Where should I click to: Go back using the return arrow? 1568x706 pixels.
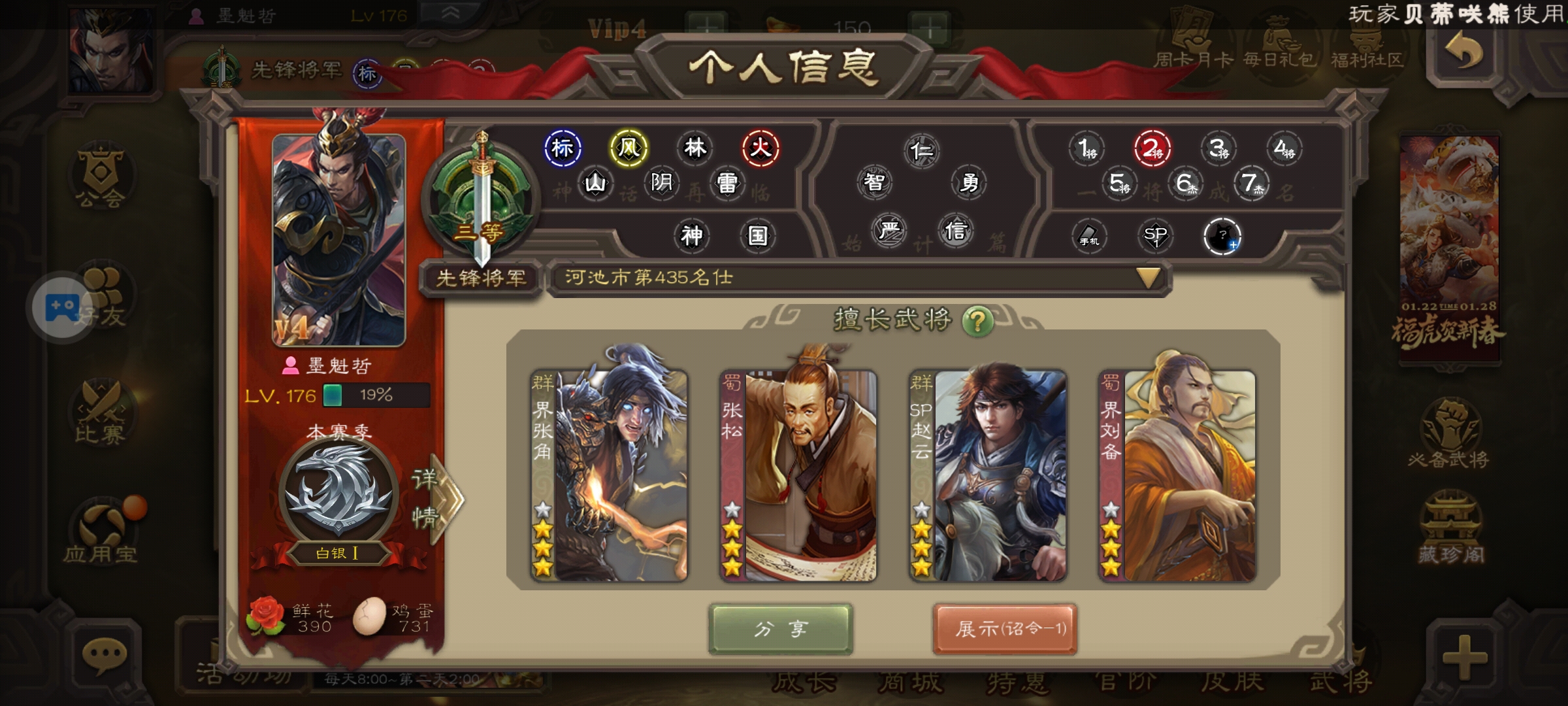tap(1465, 52)
